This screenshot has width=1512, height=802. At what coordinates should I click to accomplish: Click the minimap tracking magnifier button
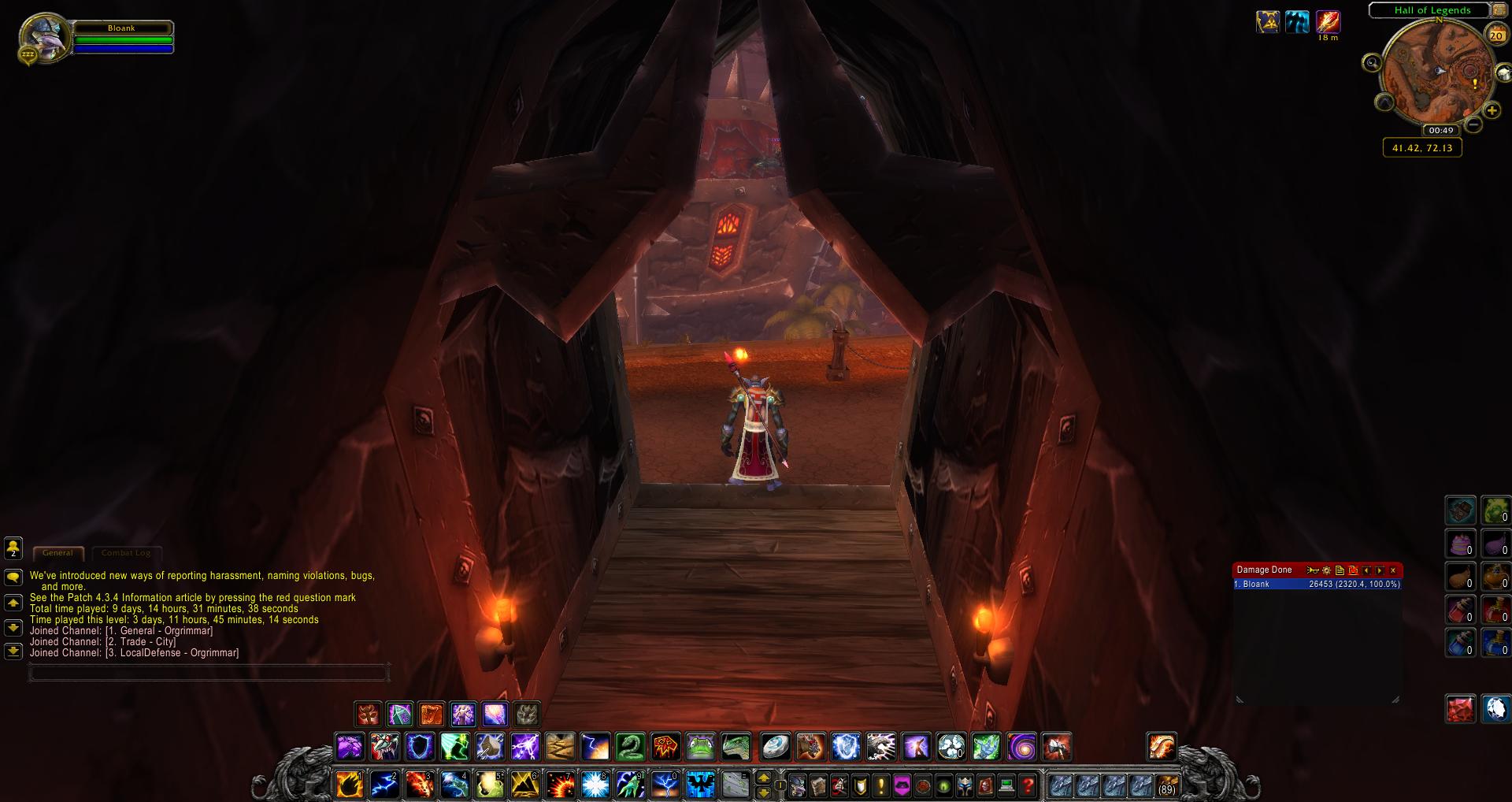click(1372, 63)
